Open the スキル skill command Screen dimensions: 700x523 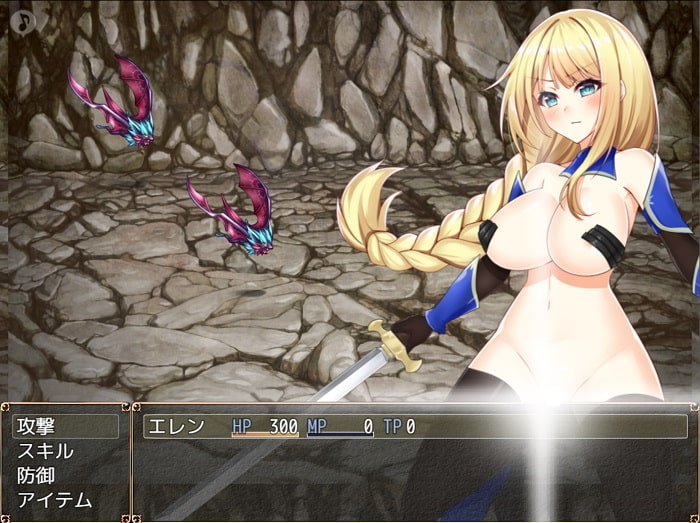coord(46,451)
